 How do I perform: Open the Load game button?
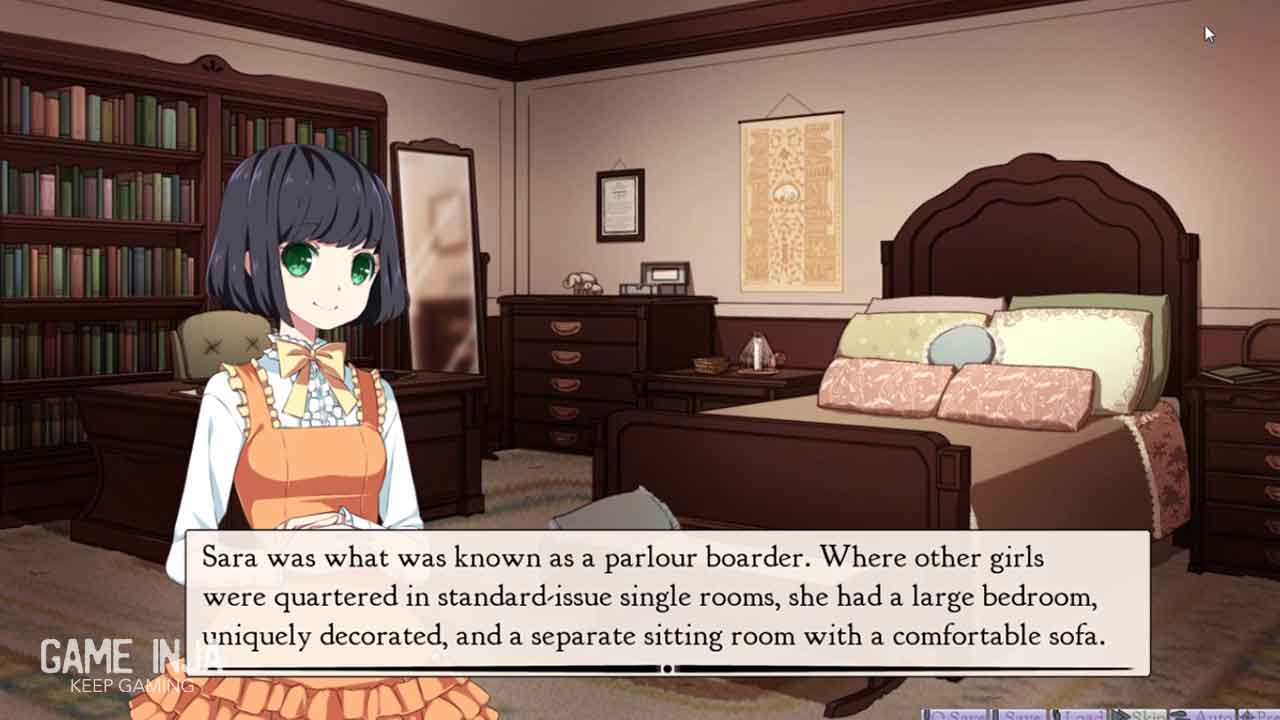1078,714
